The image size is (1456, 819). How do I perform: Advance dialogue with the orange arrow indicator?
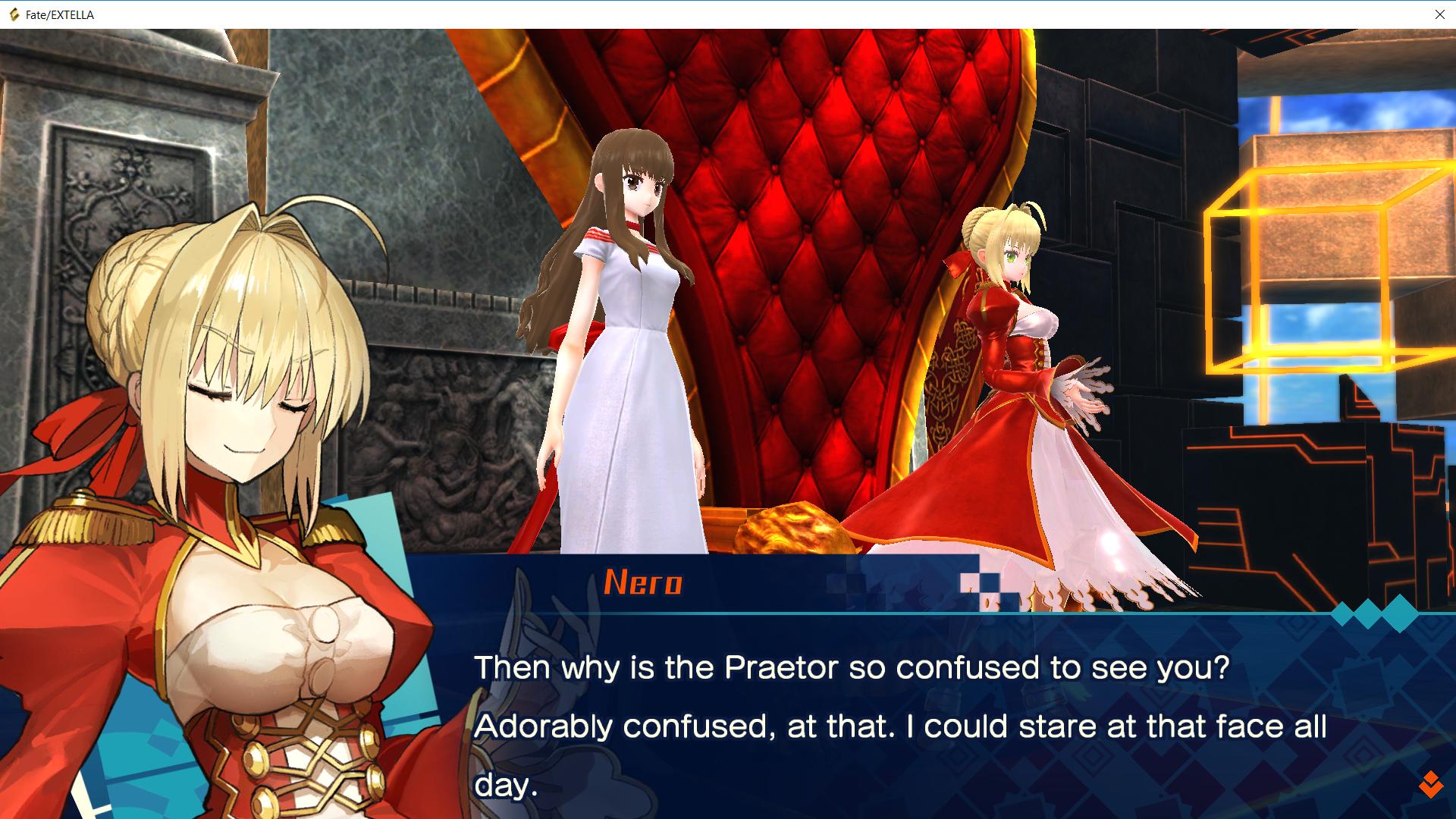click(1430, 784)
